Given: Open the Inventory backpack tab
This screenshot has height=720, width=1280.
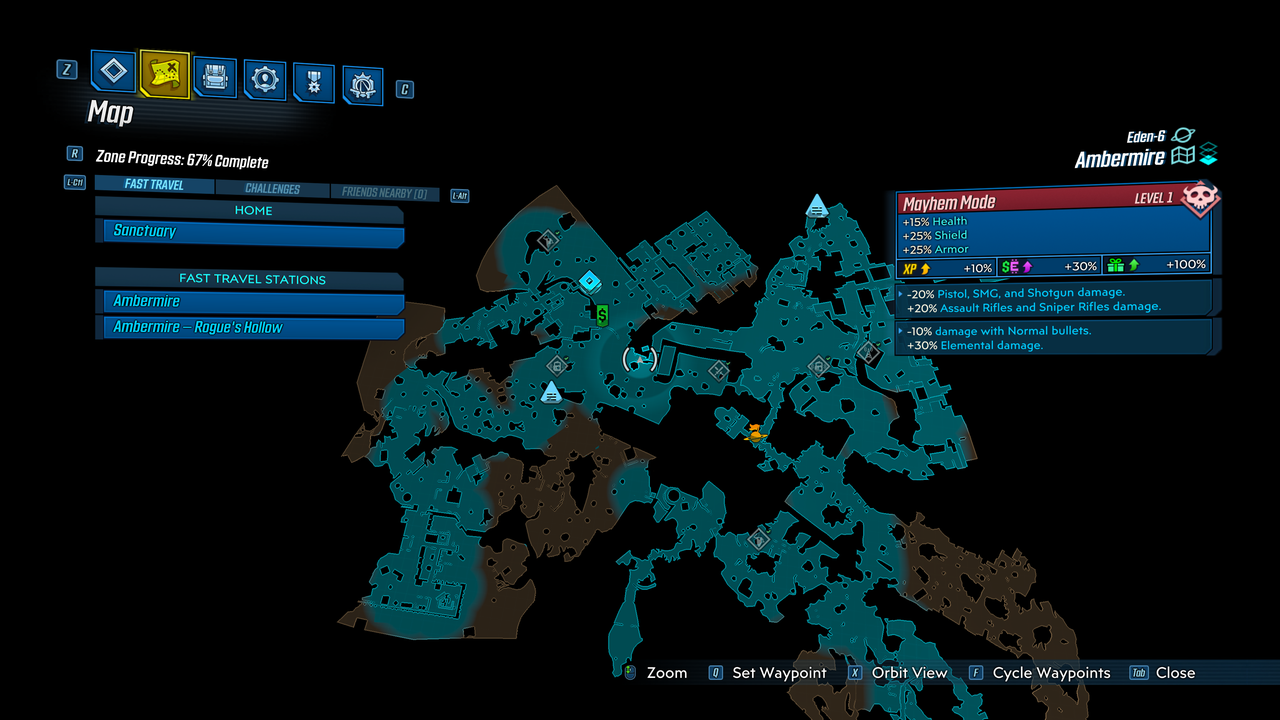Looking at the screenshot, I should [214, 77].
